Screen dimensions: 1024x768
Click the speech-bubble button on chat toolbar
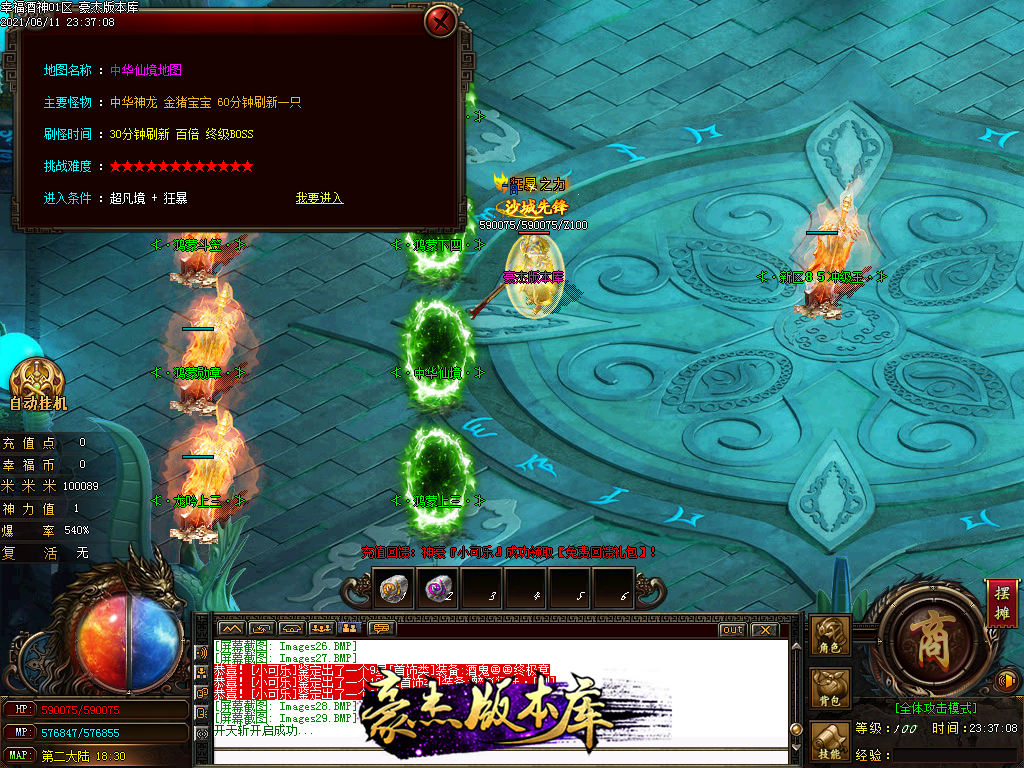(x=380, y=629)
